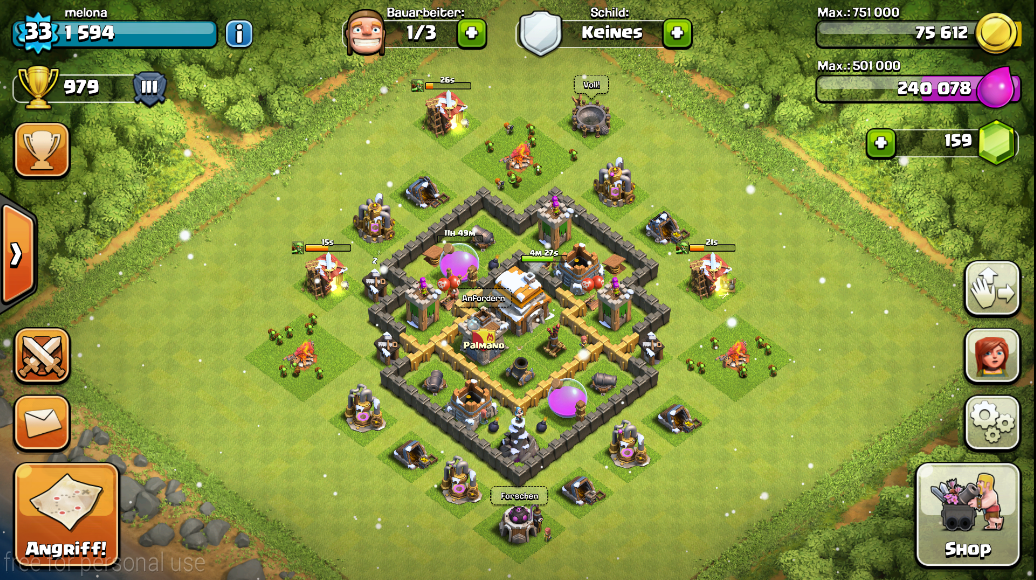The image size is (1036, 580).
Task: Buy gems with the green plus button
Action: (x=880, y=143)
